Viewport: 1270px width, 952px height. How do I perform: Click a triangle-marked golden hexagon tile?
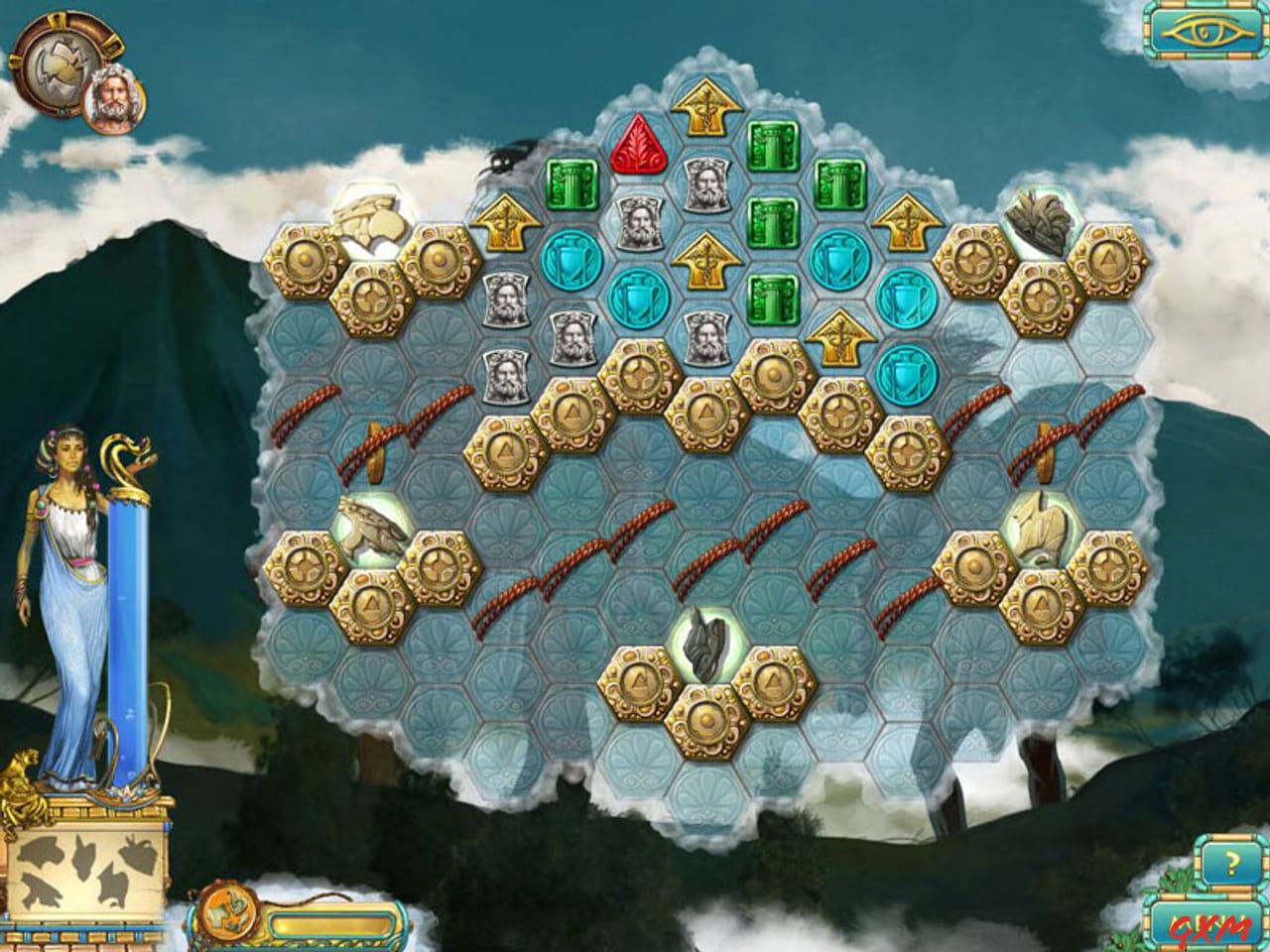(x=508, y=451)
